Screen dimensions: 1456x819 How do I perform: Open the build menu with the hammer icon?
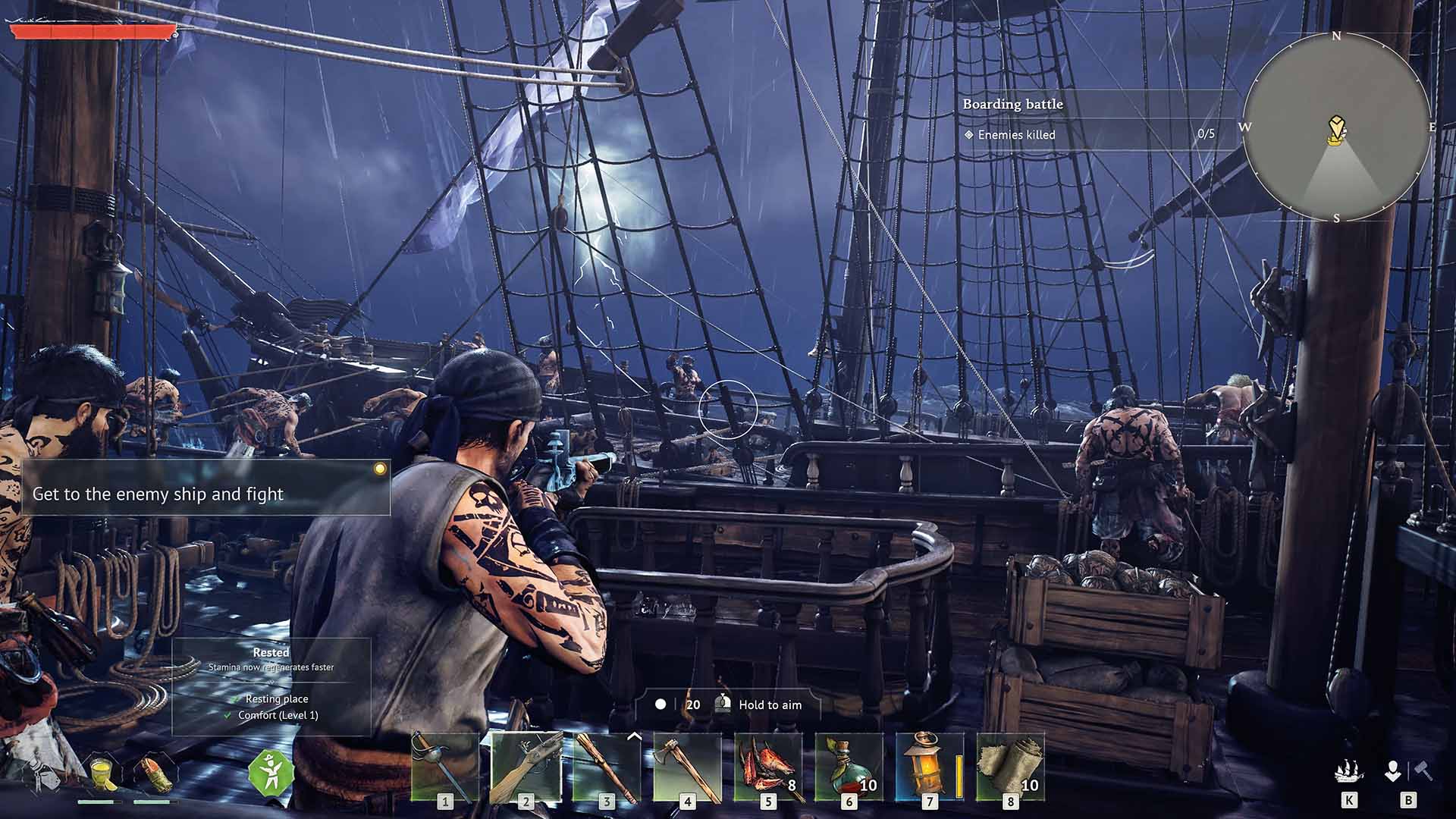(x=1423, y=770)
